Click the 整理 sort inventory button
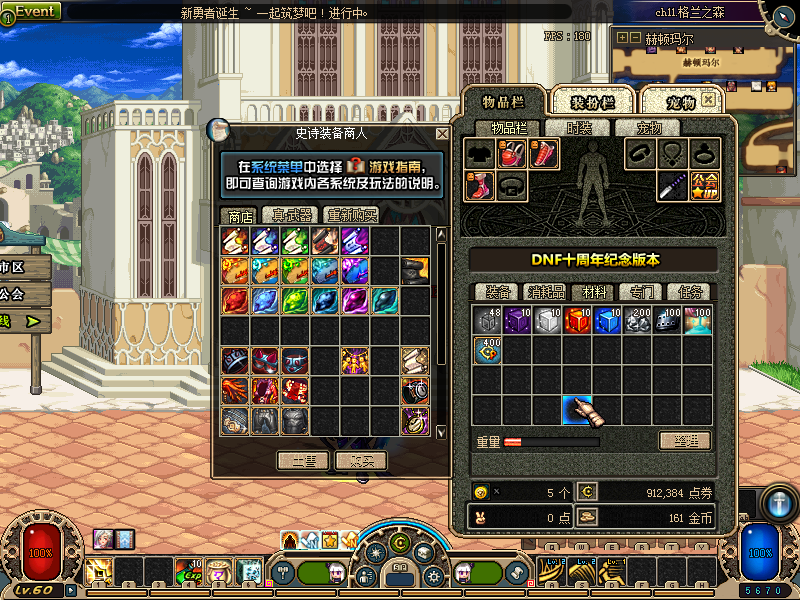 (685, 440)
